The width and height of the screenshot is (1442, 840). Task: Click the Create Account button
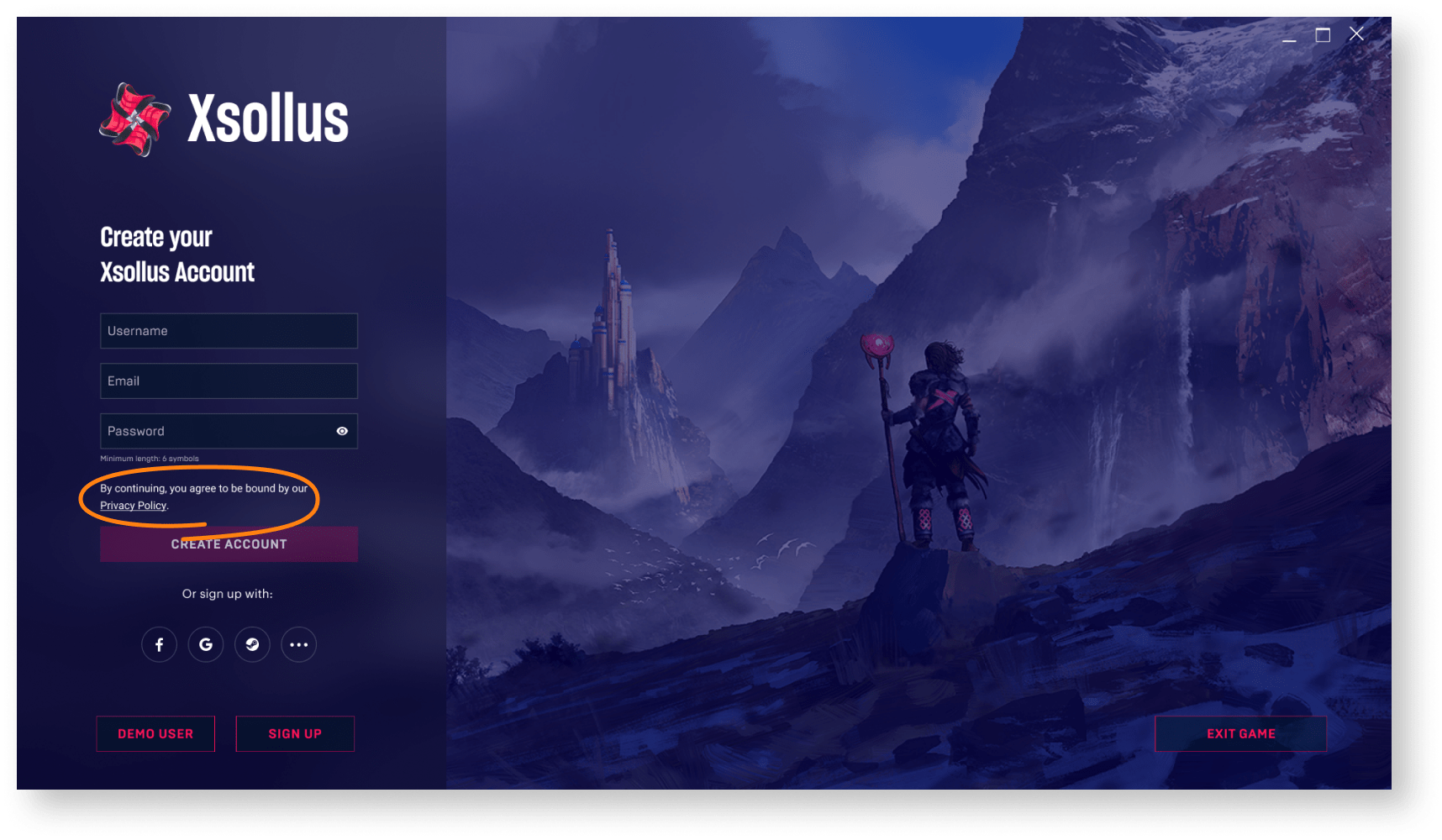[x=229, y=544]
